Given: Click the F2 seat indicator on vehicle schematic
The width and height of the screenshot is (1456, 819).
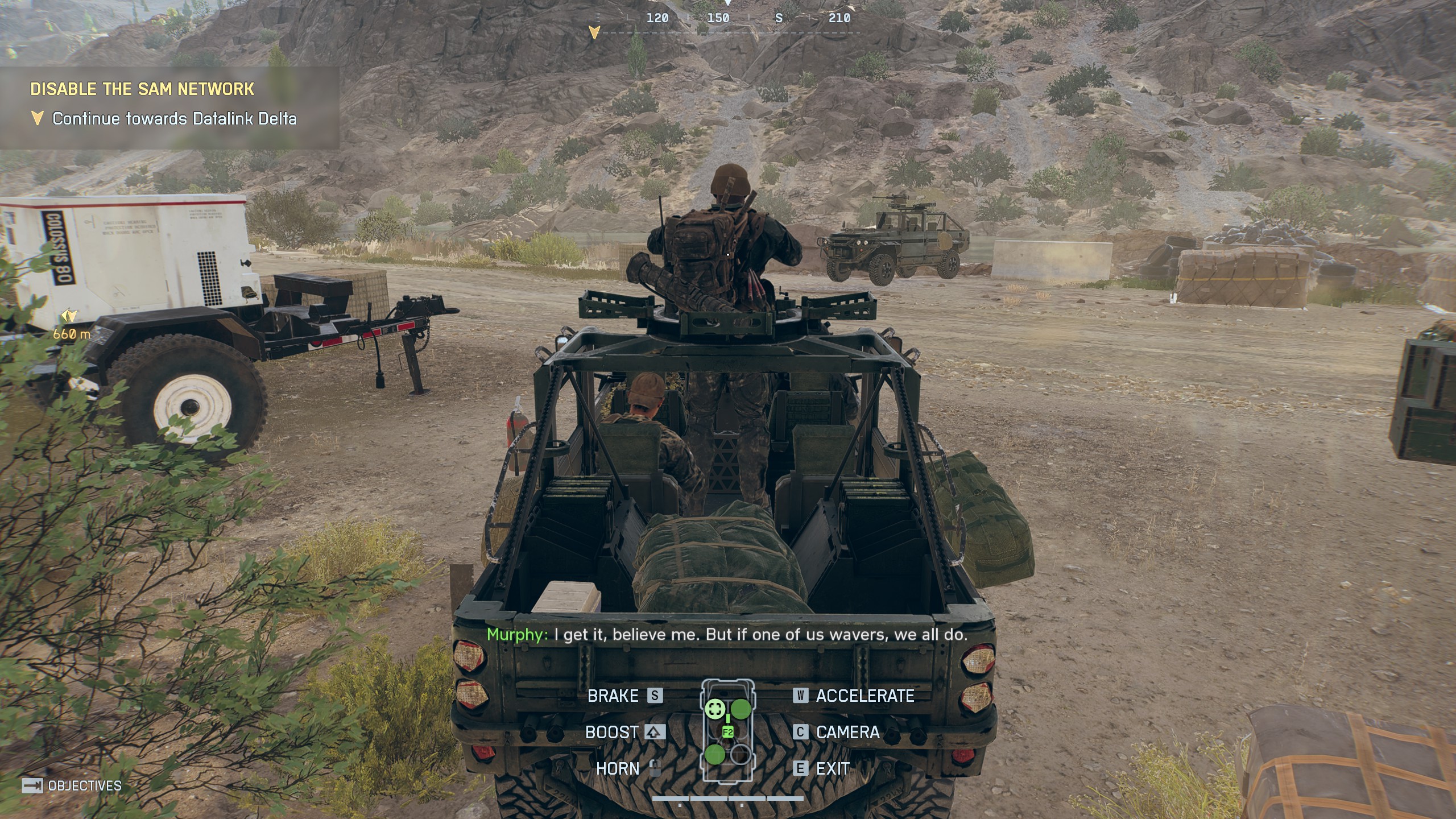Looking at the screenshot, I should pos(728,732).
